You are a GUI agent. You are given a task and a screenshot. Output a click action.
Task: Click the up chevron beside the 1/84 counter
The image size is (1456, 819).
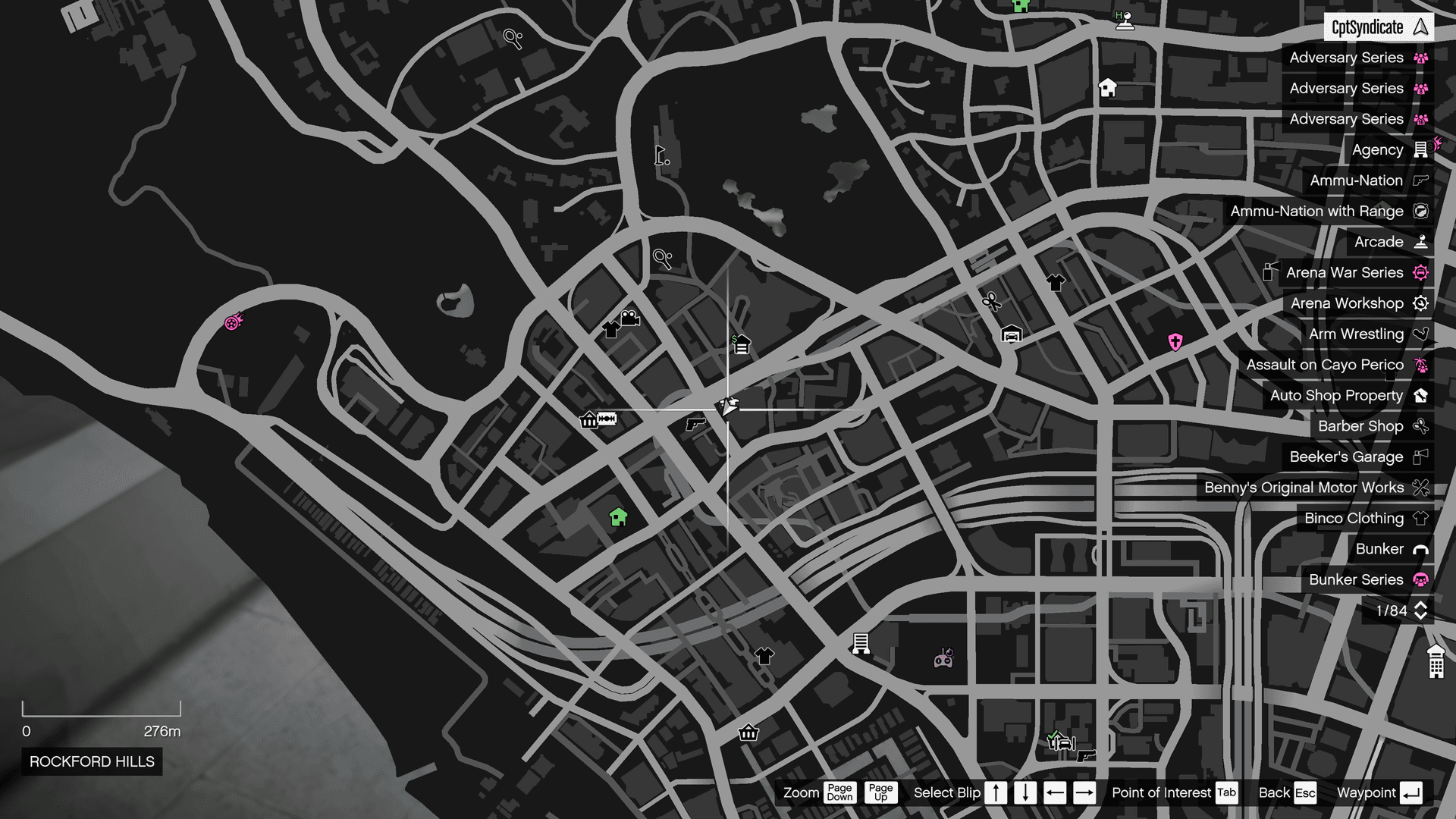[x=1420, y=606]
